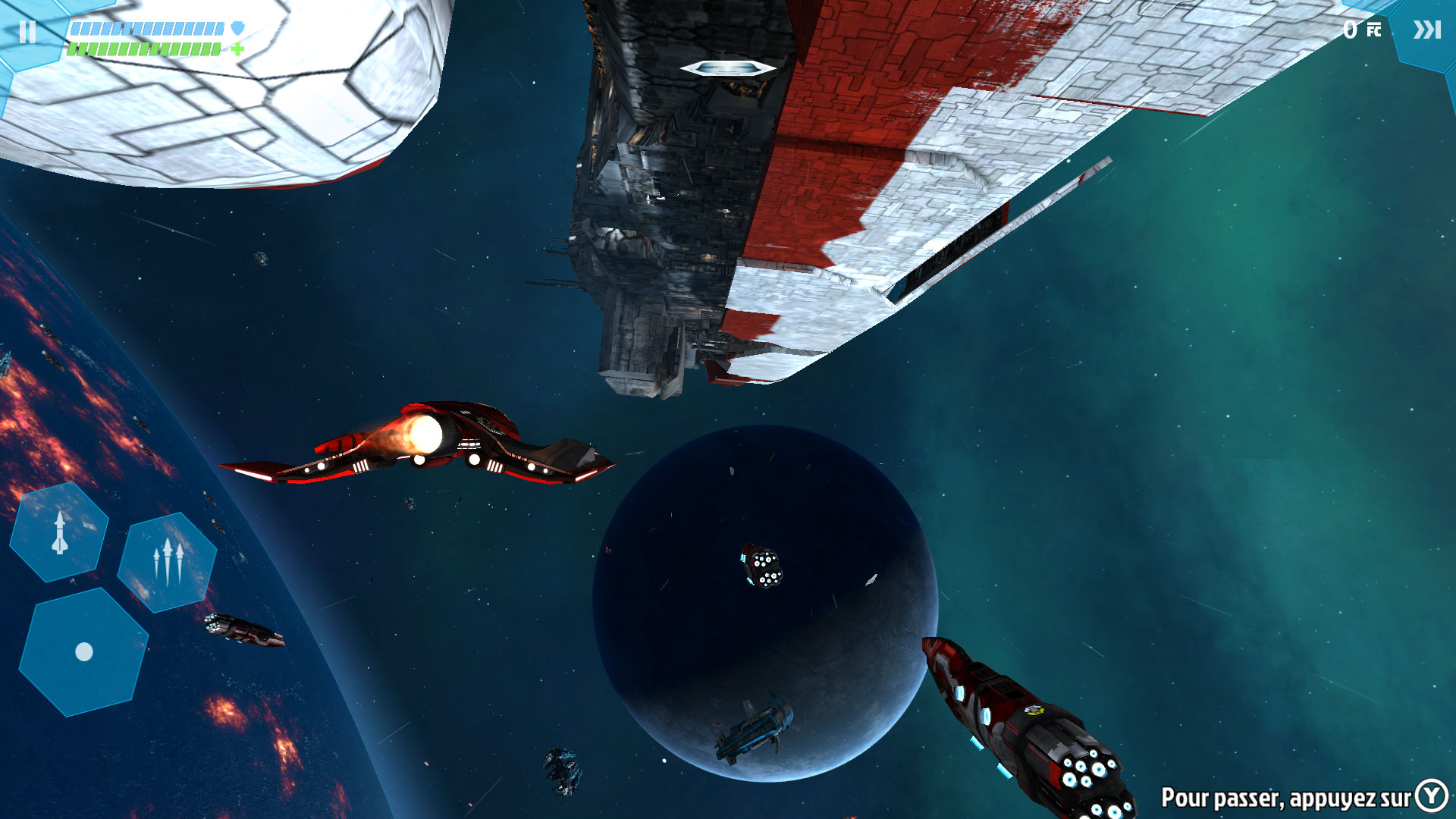This screenshot has height=819, width=1456.
Task: Launch the triple rocket salvo
Action: pyautogui.click(x=168, y=562)
